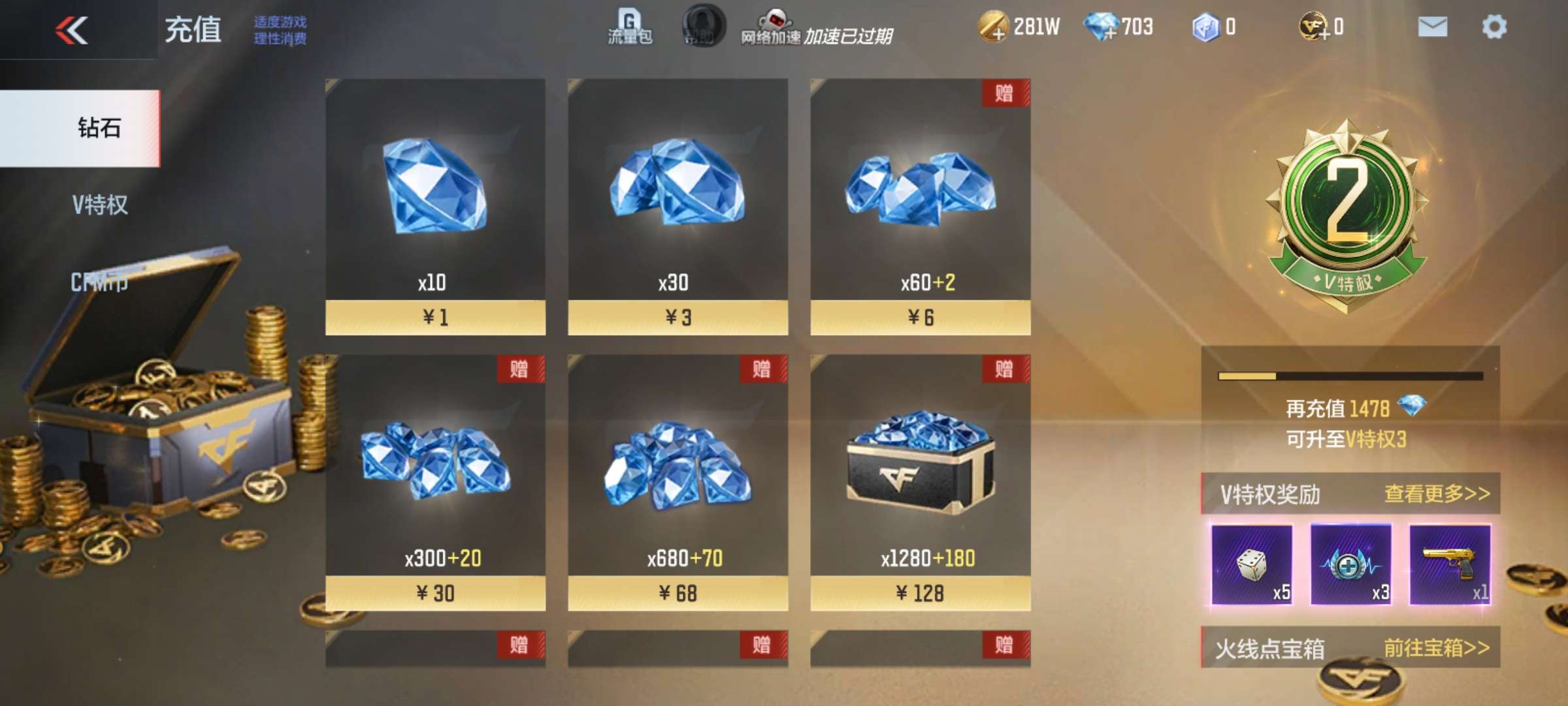Click the 查看更多>> link for V特权 rewards

tap(1437, 494)
